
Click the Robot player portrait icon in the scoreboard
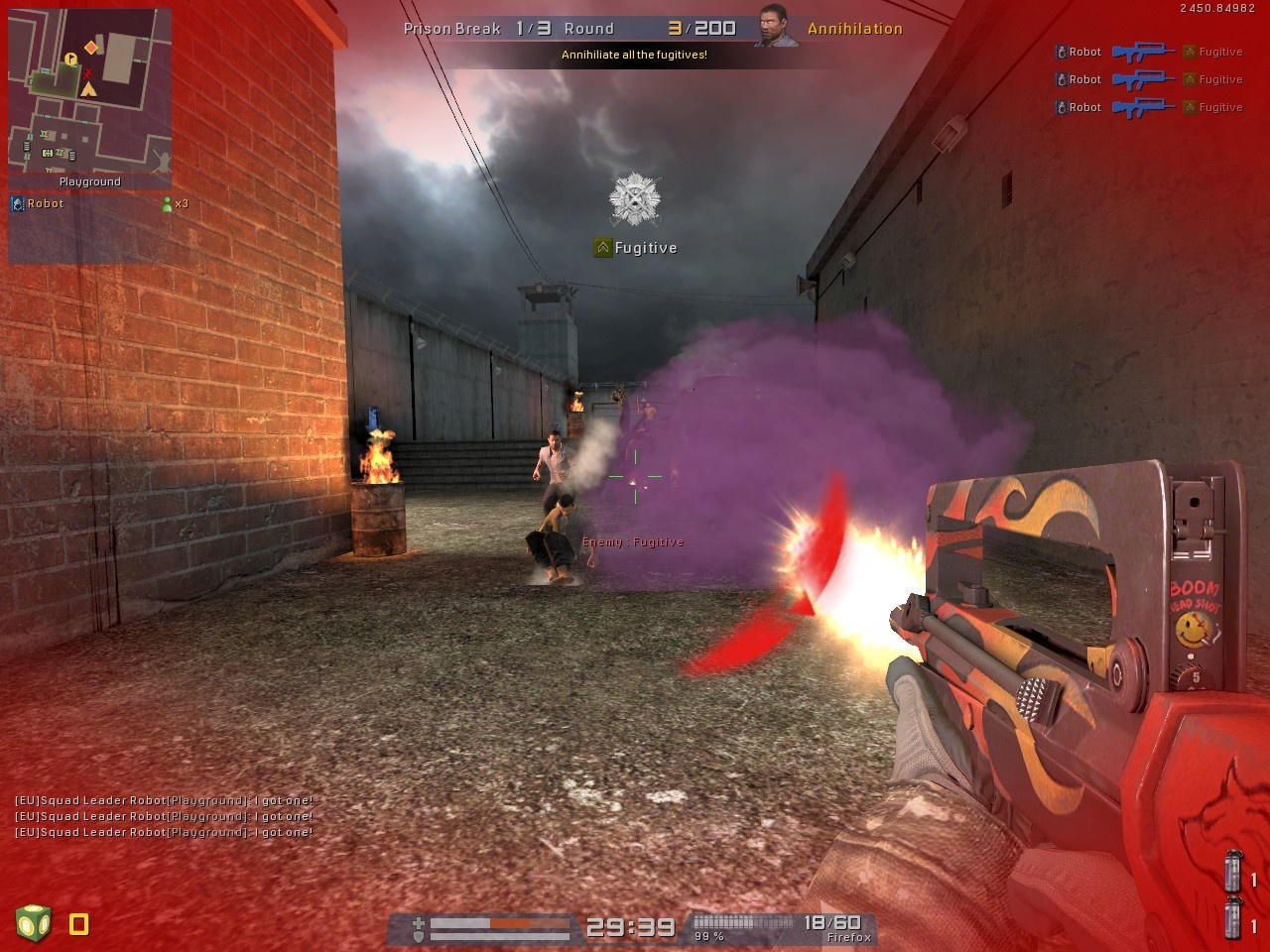[x=1062, y=52]
